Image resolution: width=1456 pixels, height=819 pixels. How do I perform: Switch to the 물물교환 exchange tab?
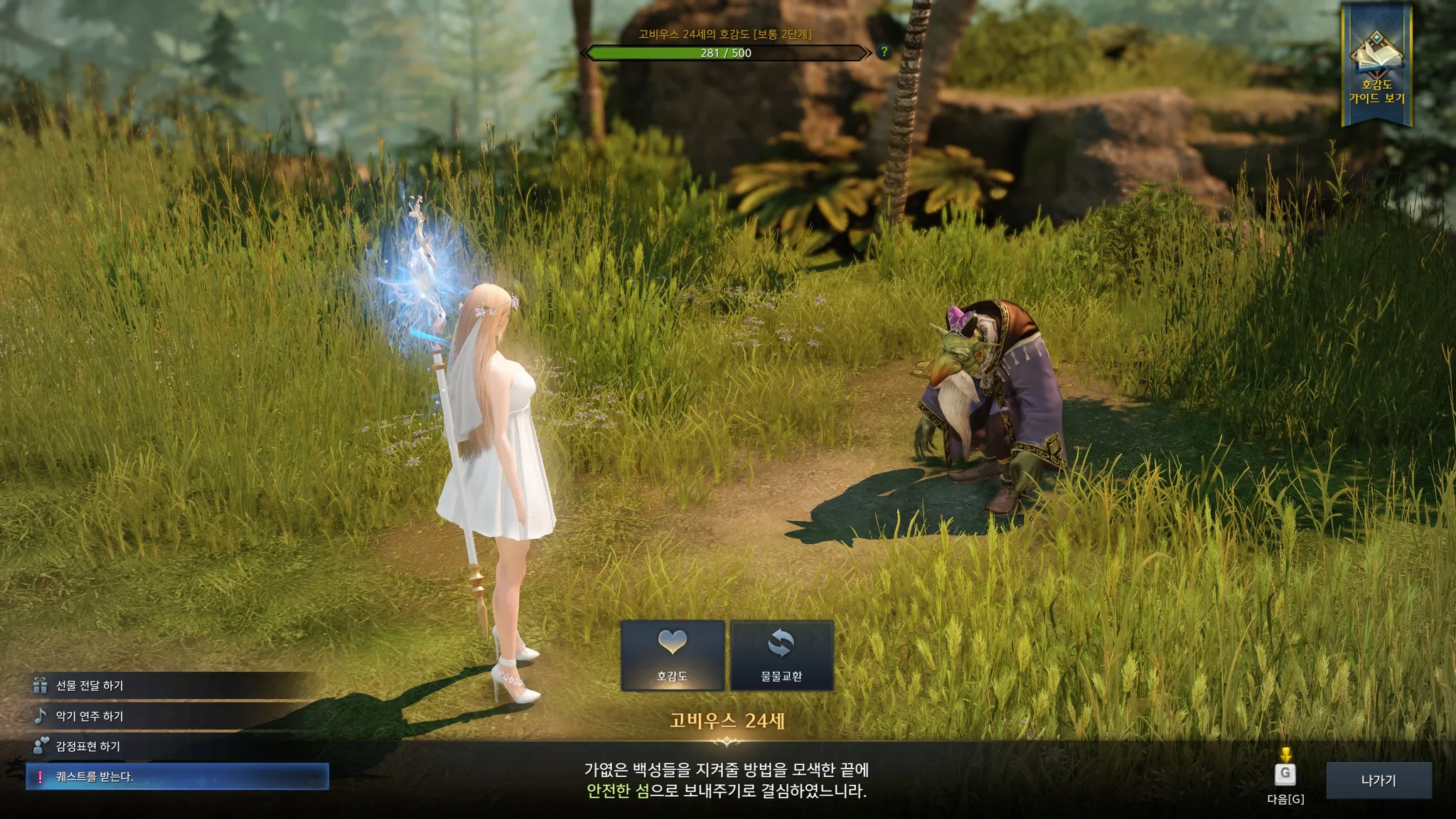(781, 655)
